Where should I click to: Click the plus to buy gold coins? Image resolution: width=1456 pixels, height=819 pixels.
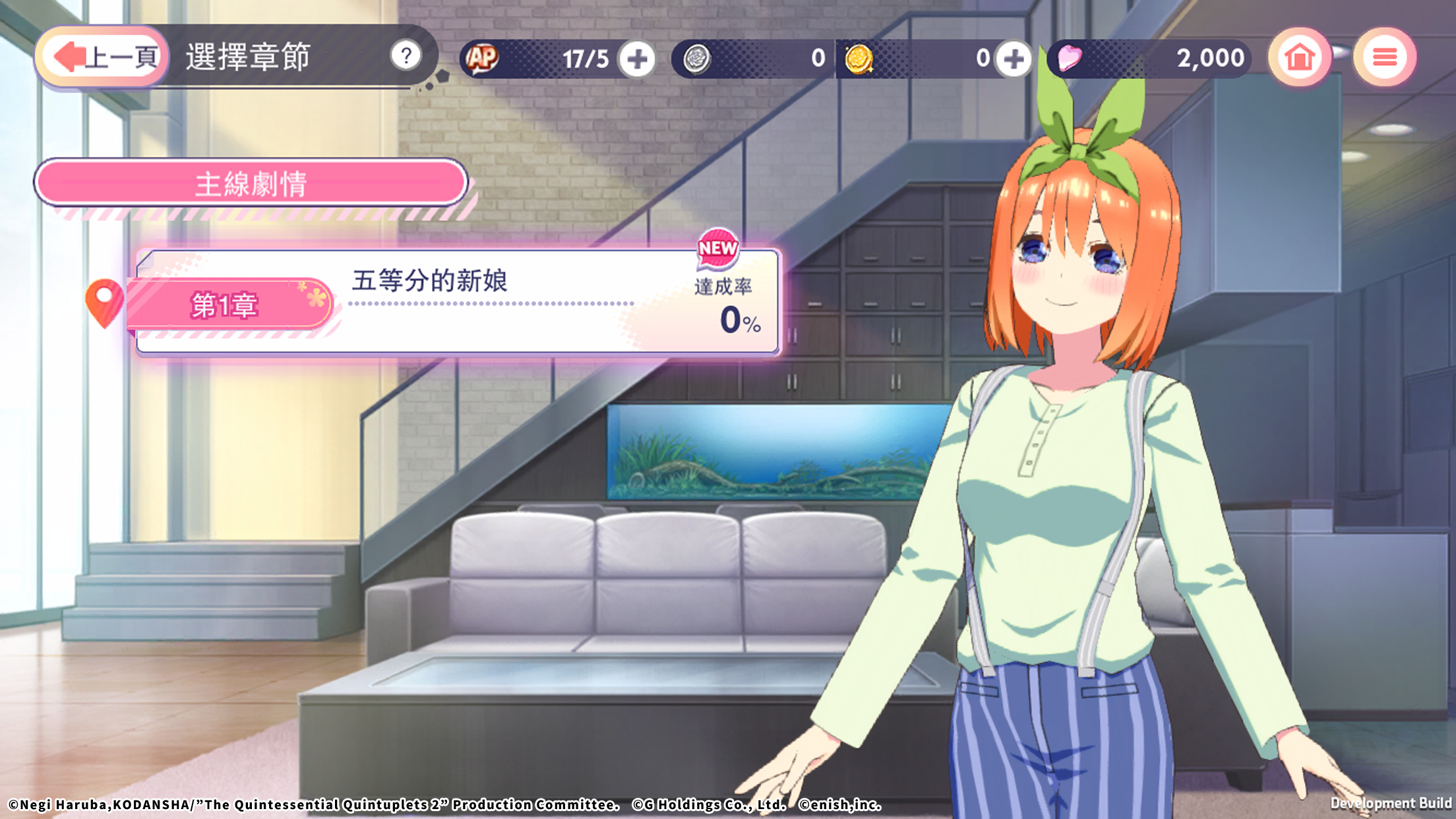(1014, 58)
